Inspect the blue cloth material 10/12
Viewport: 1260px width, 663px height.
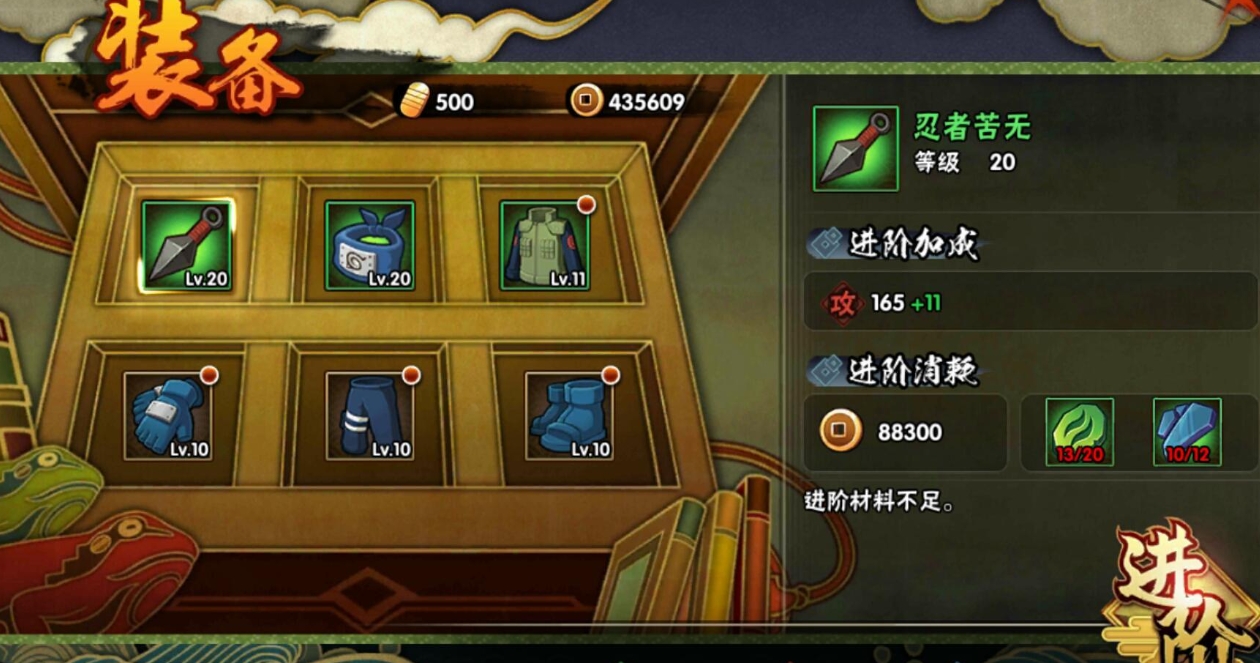(x=1187, y=432)
